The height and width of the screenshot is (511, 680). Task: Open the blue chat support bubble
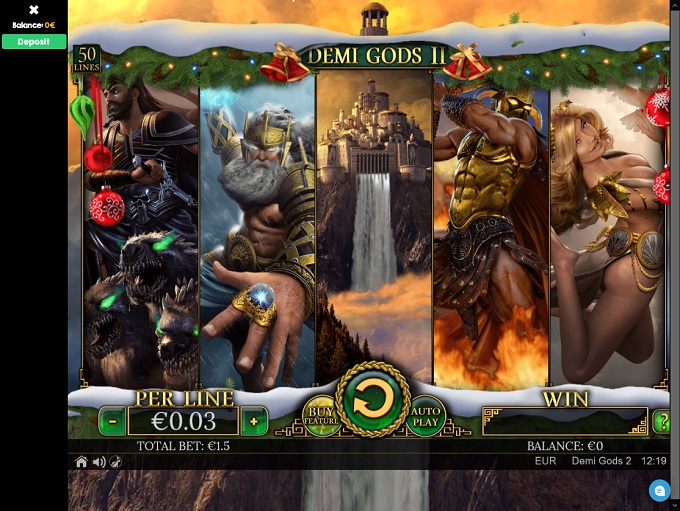[x=658, y=490]
